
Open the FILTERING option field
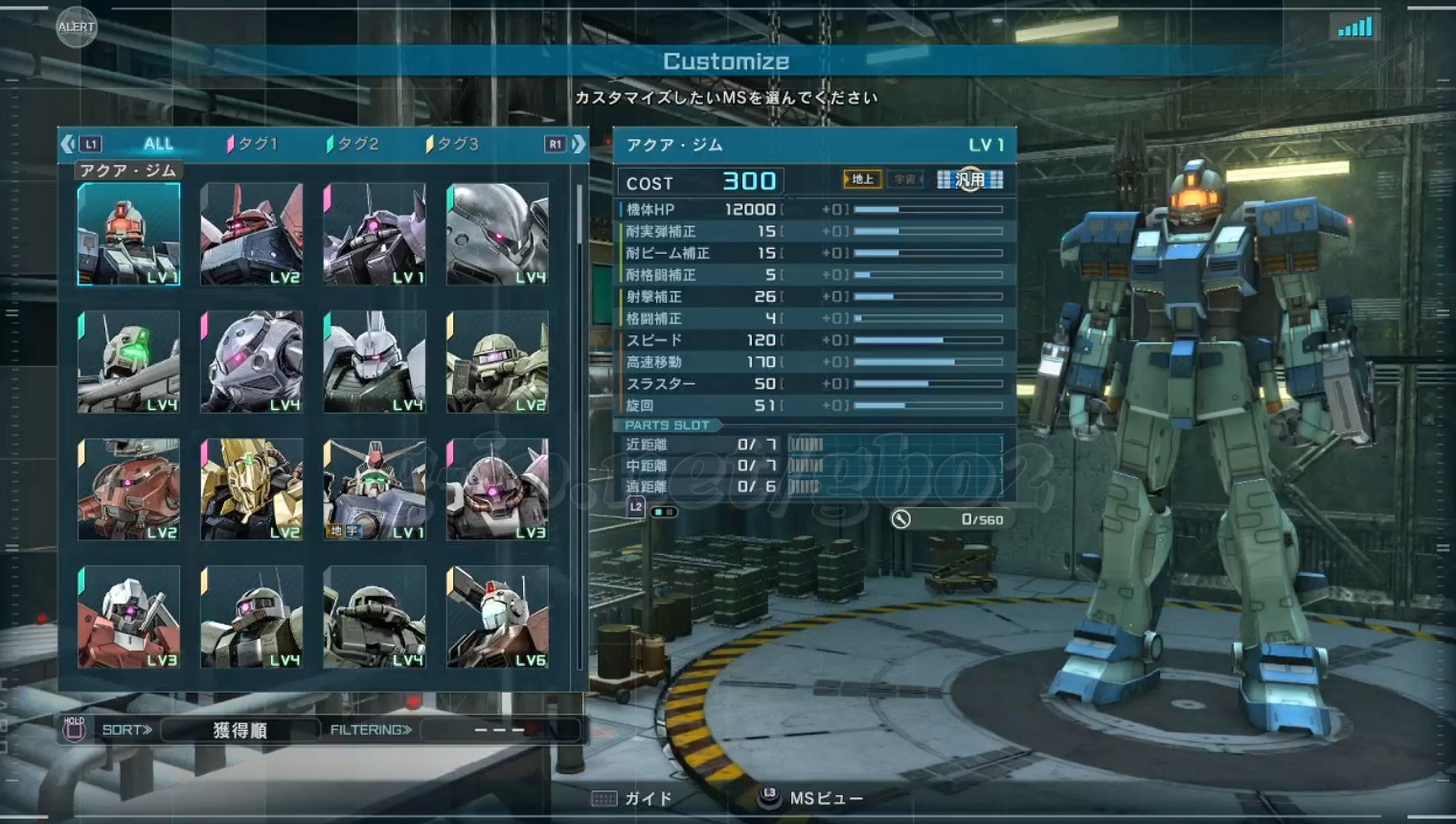click(x=500, y=730)
